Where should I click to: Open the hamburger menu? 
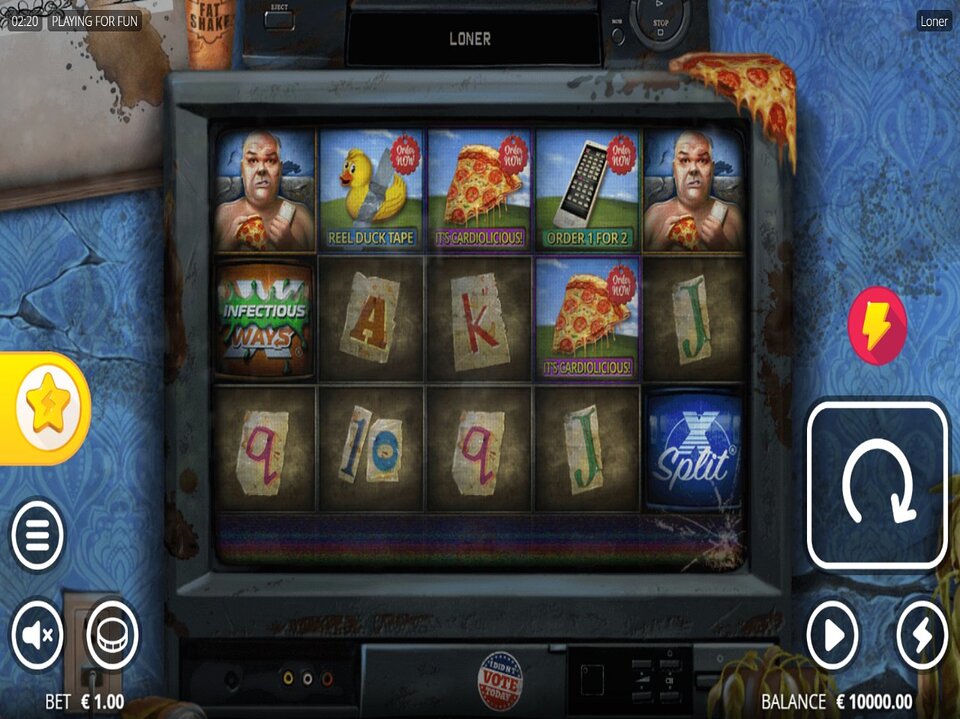click(38, 535)
